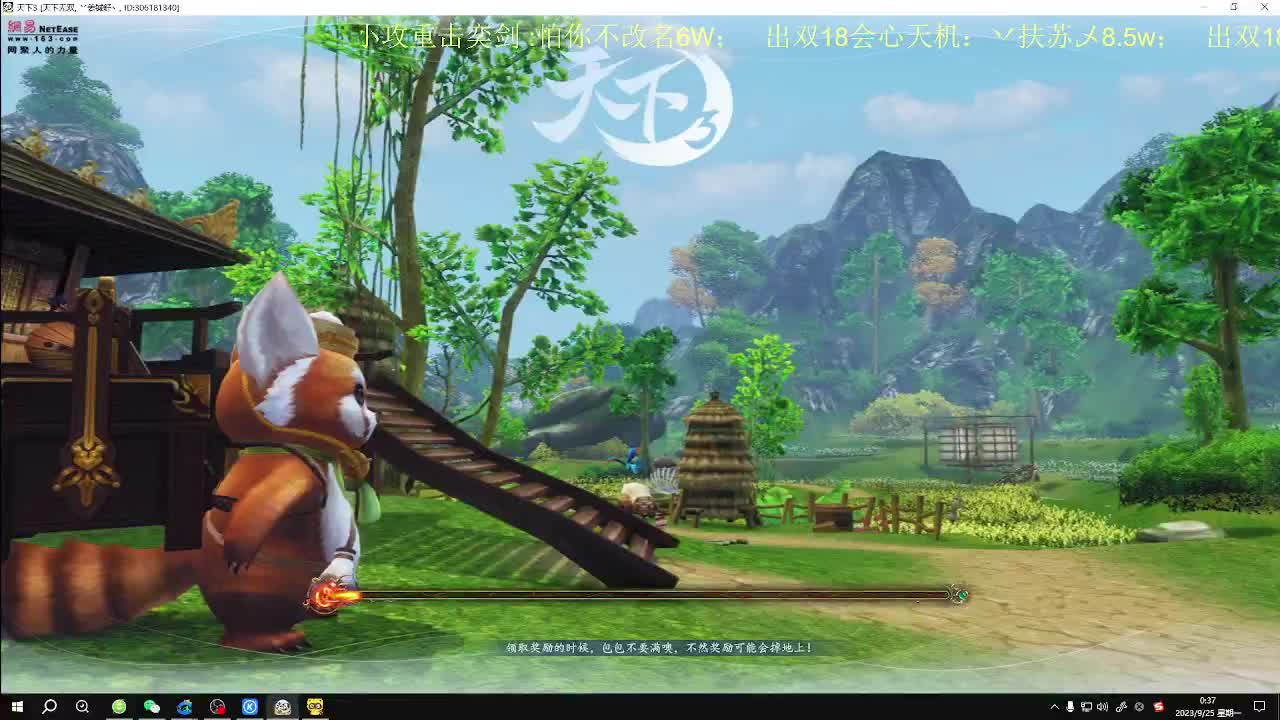Open WeChat from the taskbar

click(x=152, y=706)
